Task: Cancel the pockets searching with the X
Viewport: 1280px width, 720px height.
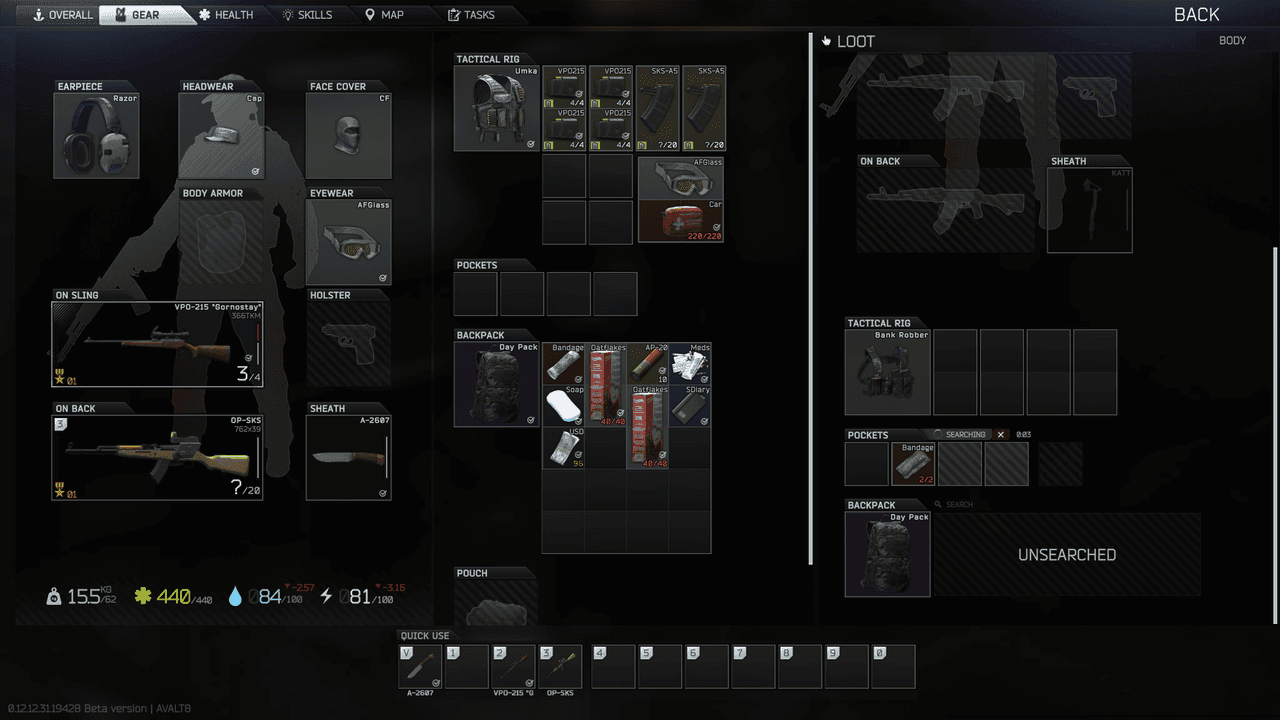Action: [x=999, y=434]
